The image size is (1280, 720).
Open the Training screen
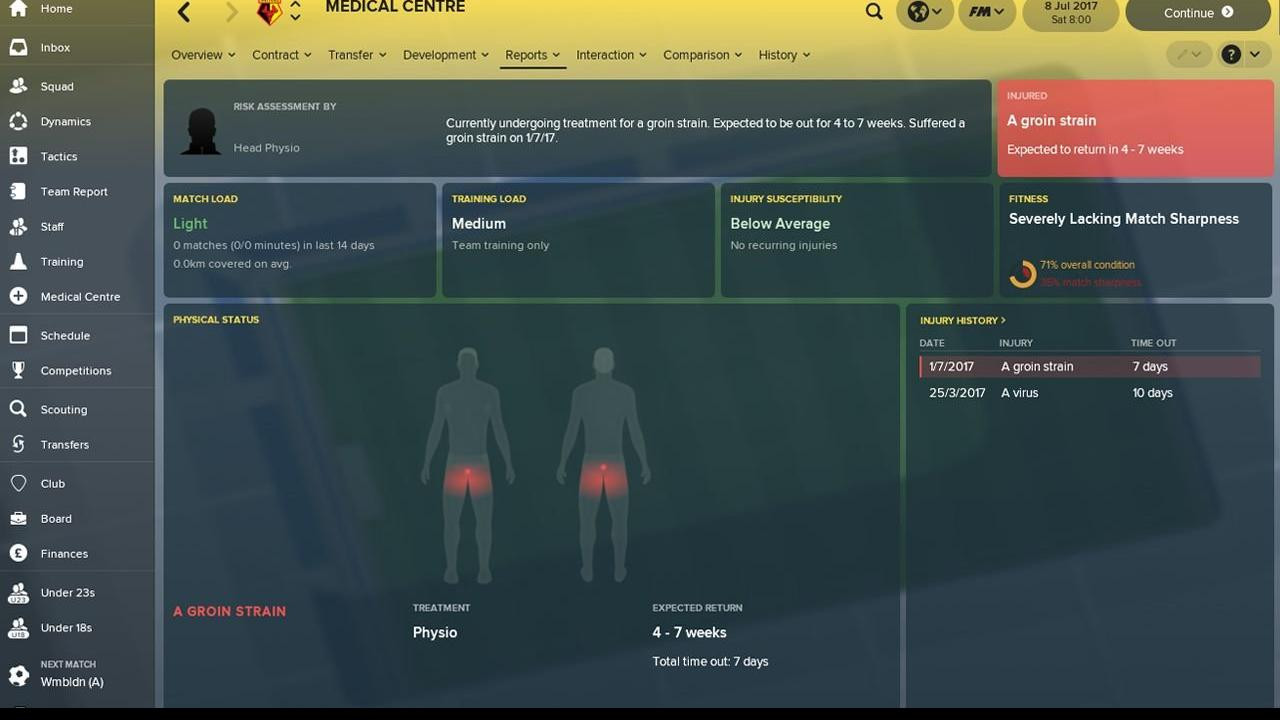[62, 261]
